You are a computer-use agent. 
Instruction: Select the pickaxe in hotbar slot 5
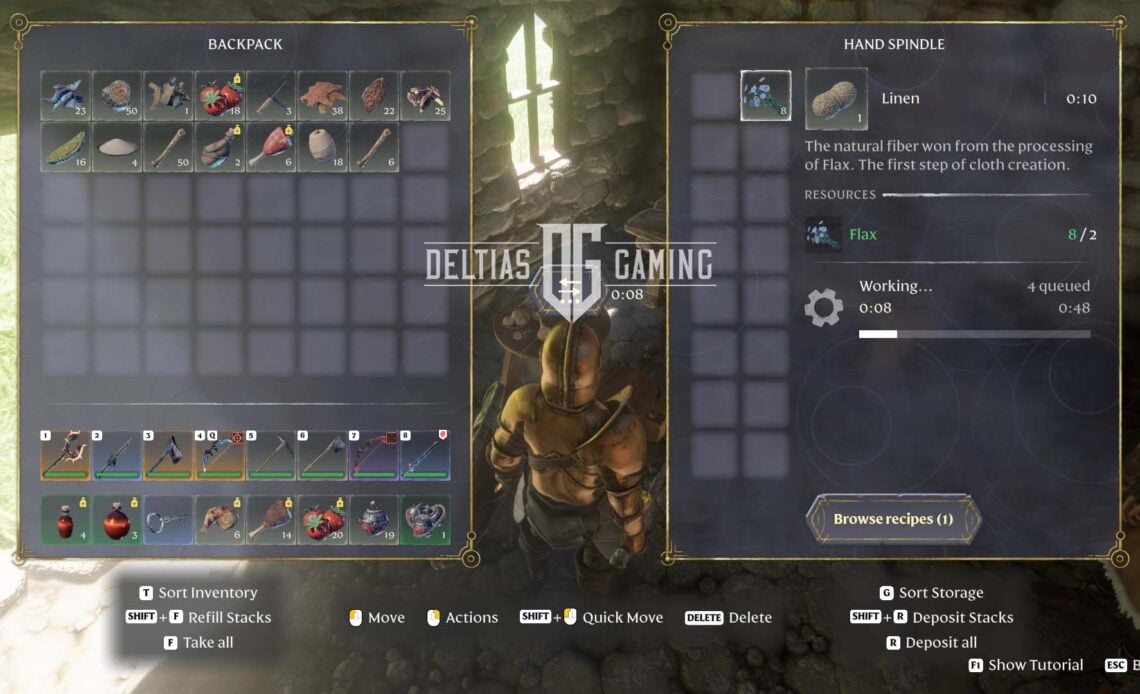[x=271, y=455]
